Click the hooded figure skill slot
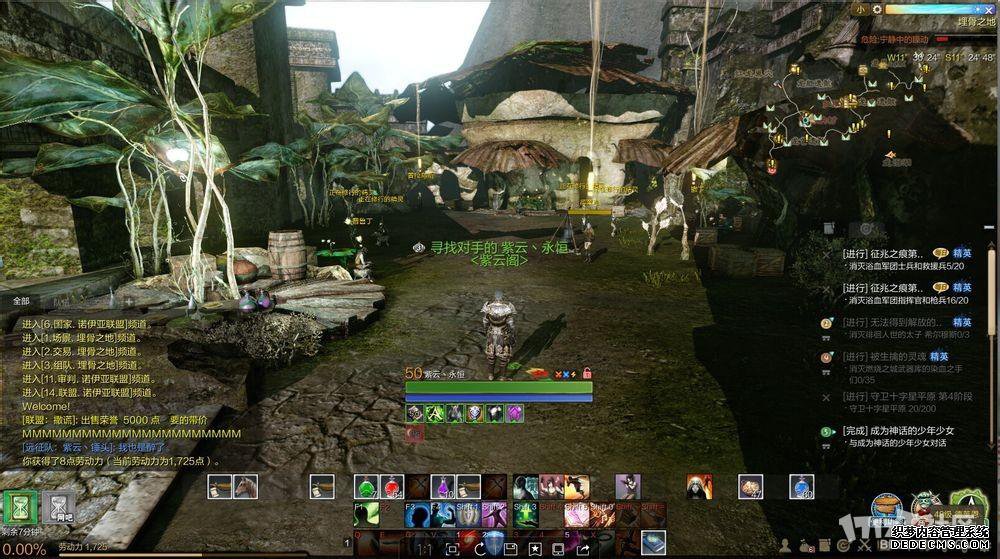The image size is (1000, 559). pos(699,487)
